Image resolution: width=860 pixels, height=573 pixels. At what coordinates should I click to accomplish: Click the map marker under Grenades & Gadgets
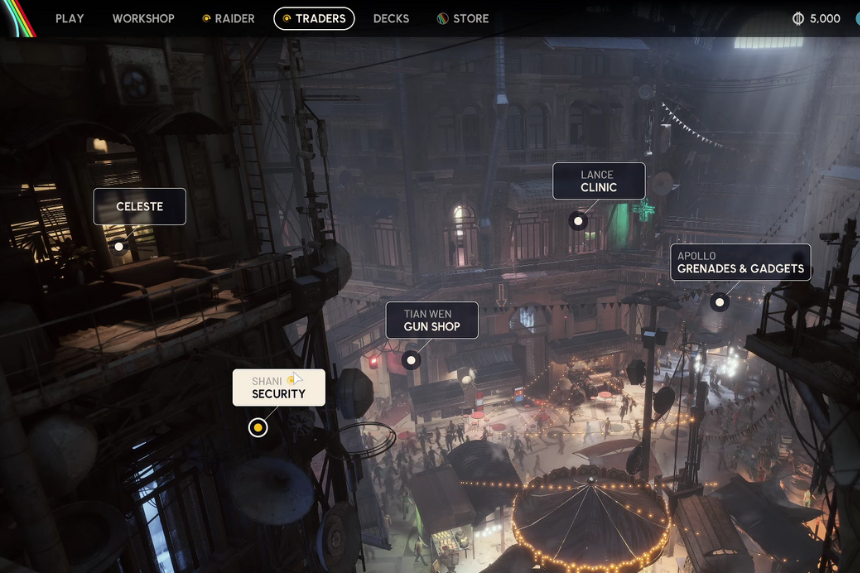718,301
